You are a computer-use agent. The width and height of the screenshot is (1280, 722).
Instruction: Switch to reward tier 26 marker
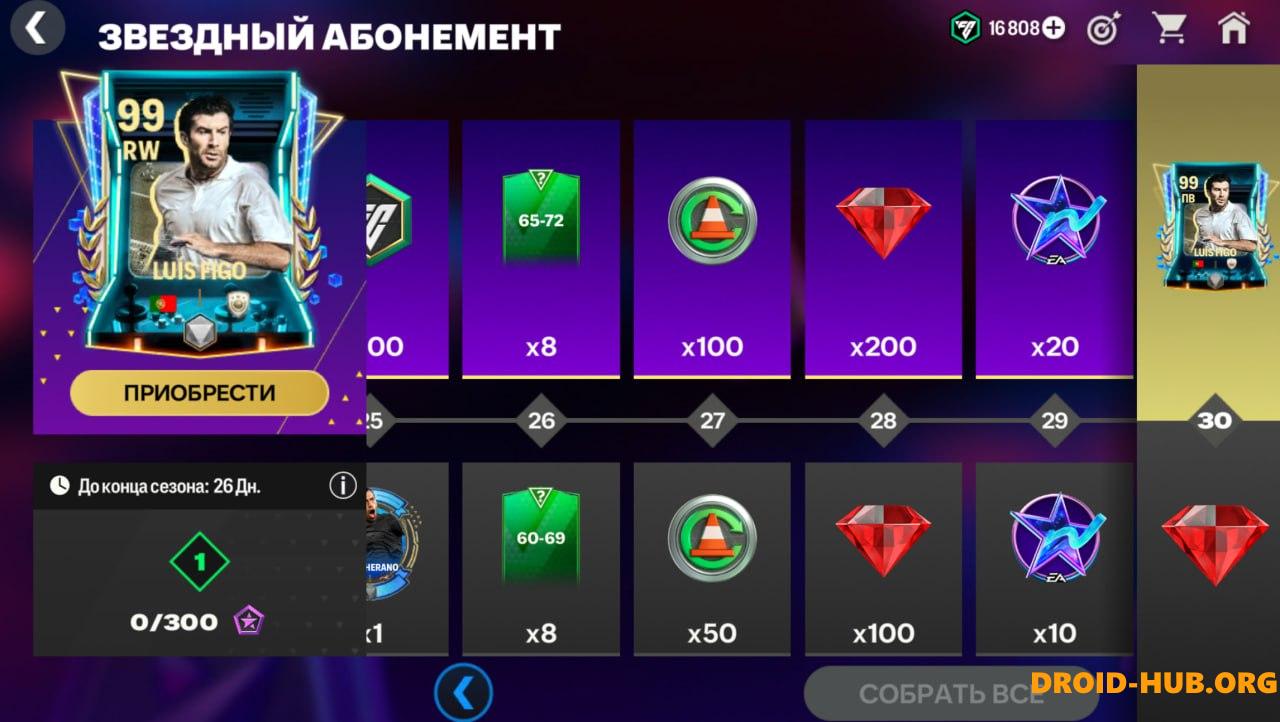[x=541, y=421]
